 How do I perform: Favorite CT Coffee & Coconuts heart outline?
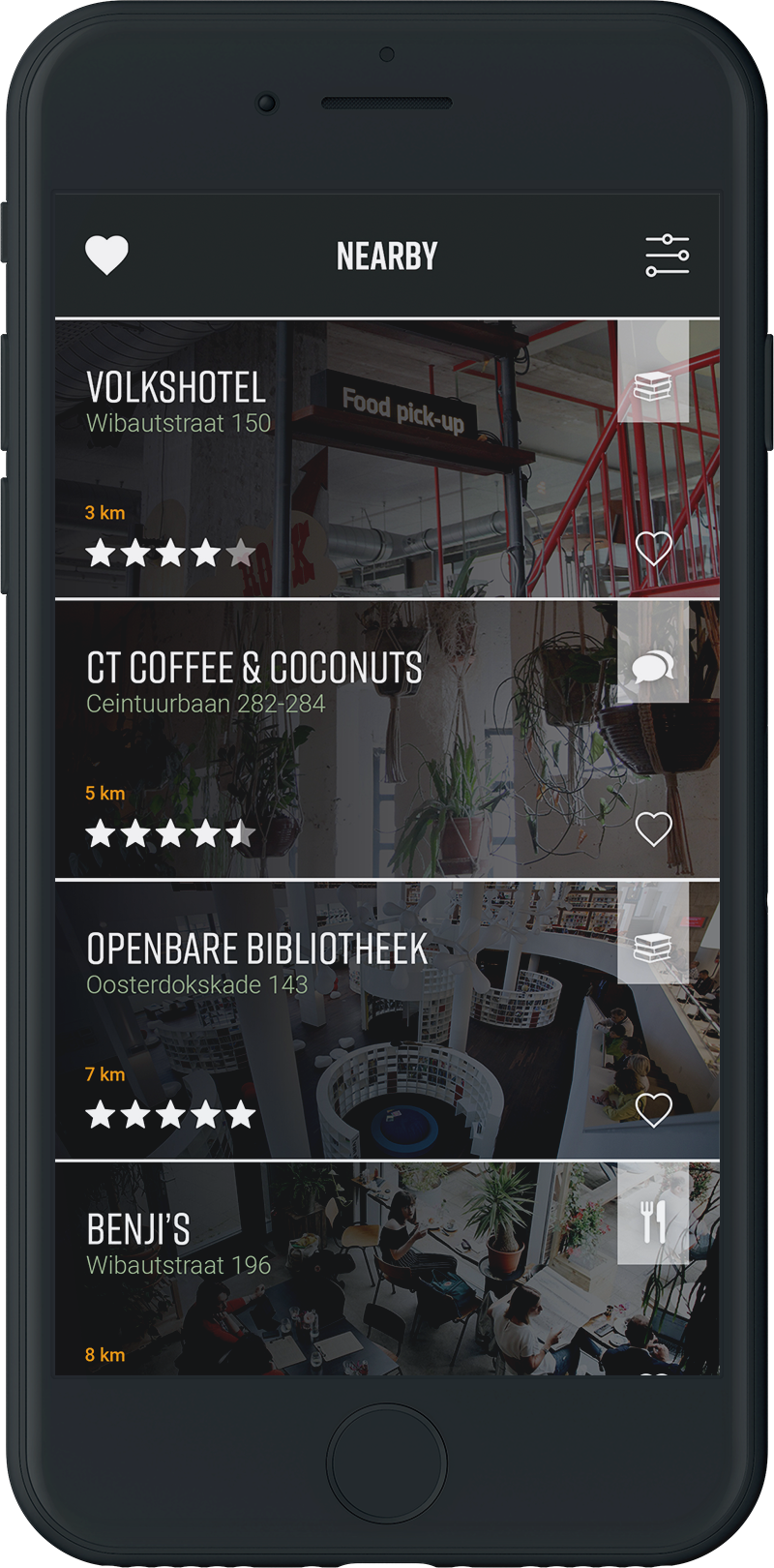(x=653, y=829)
